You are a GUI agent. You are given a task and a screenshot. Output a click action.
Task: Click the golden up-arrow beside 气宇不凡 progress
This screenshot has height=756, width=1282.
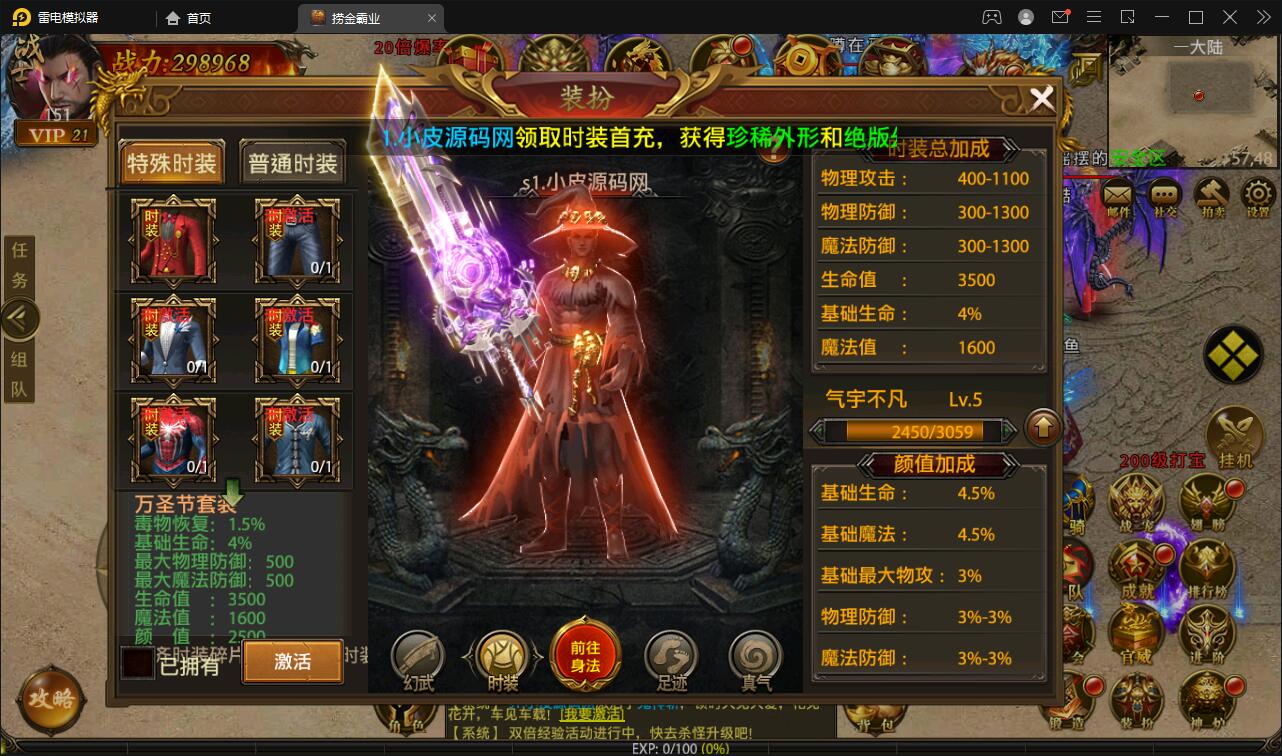pos(1043,427)
